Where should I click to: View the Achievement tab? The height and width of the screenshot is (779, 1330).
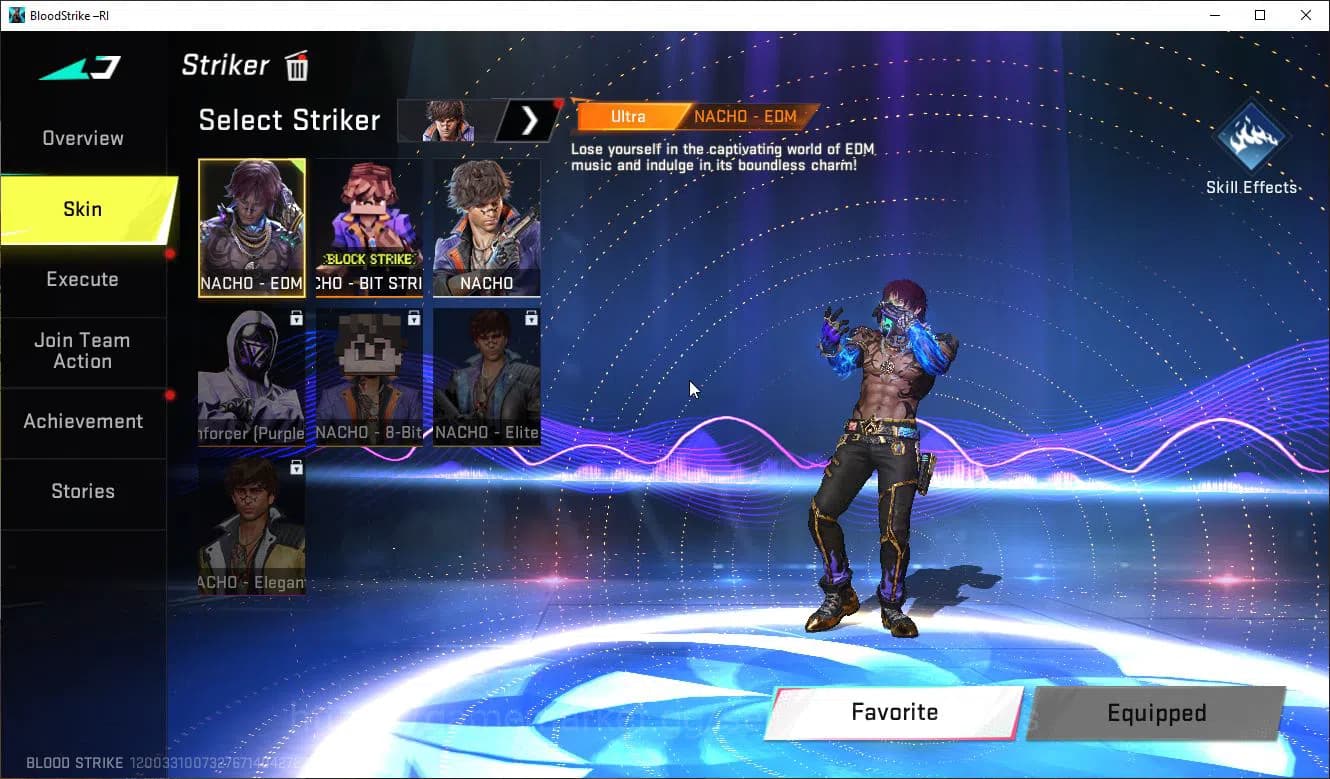(x=83, y=421)
